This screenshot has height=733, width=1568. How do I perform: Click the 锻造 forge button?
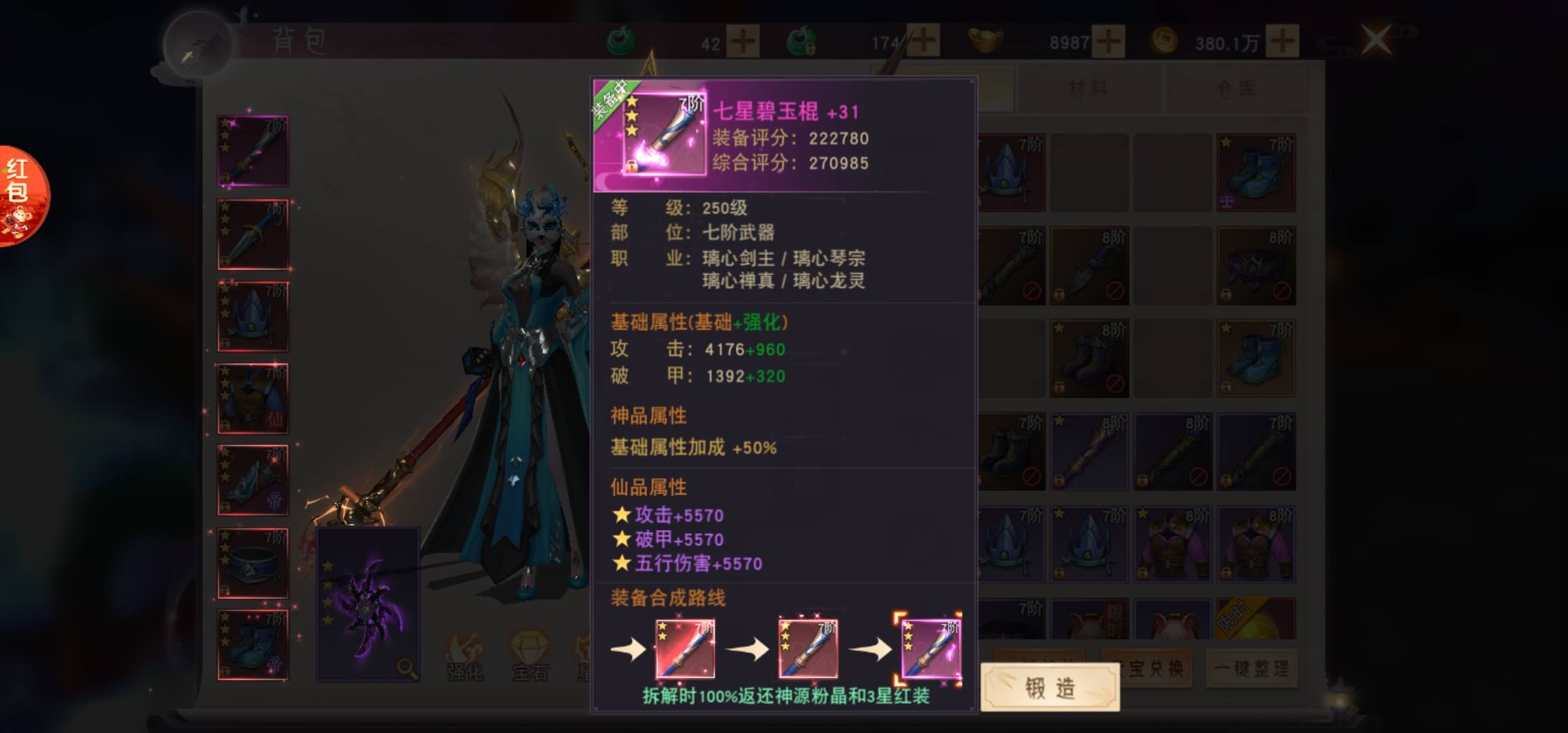(1049, 688)
